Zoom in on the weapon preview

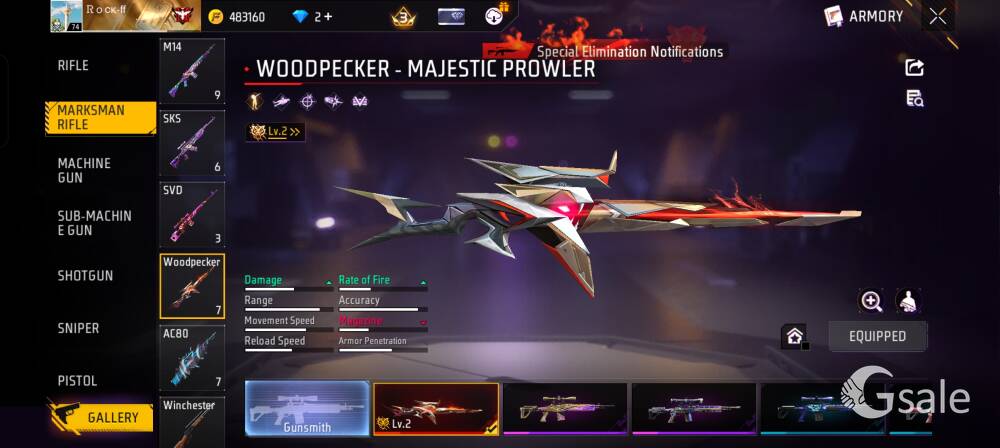(871, 301)
